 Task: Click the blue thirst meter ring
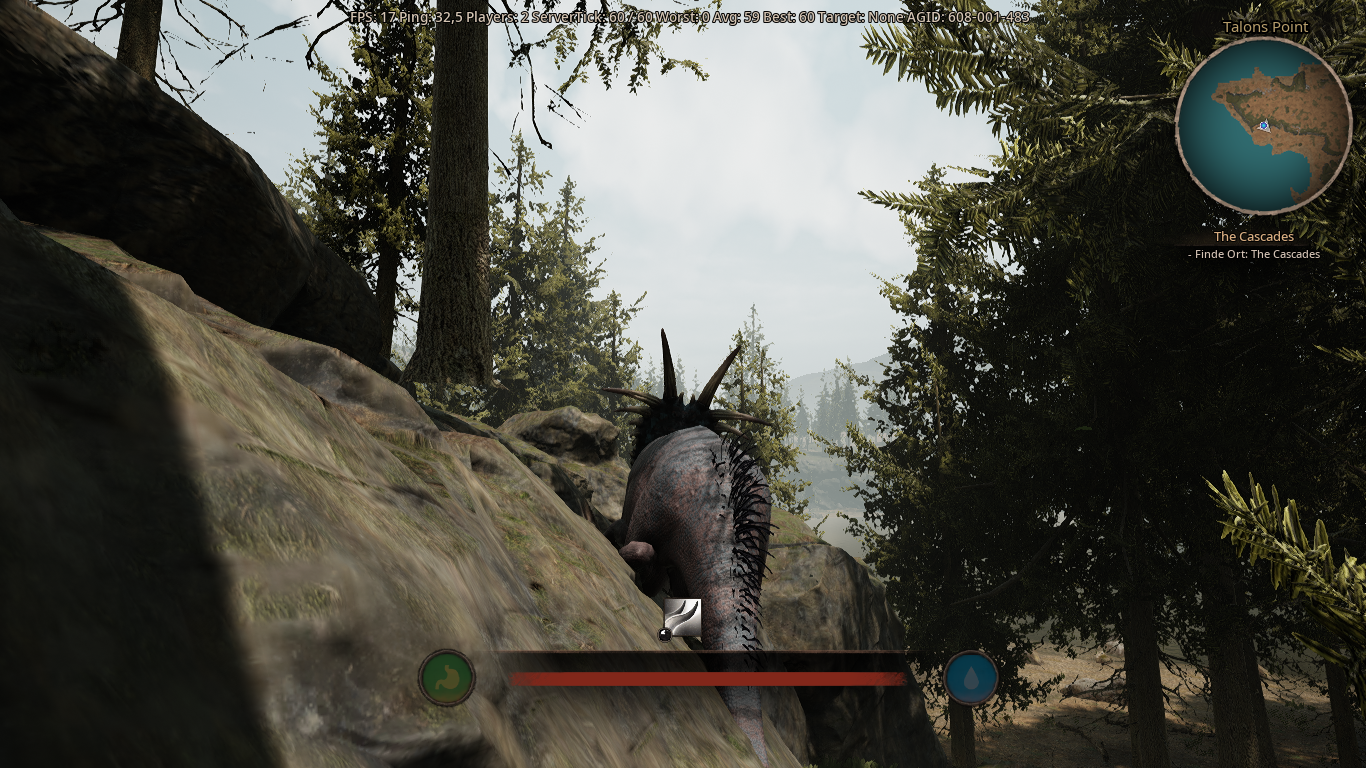(970, 677)
